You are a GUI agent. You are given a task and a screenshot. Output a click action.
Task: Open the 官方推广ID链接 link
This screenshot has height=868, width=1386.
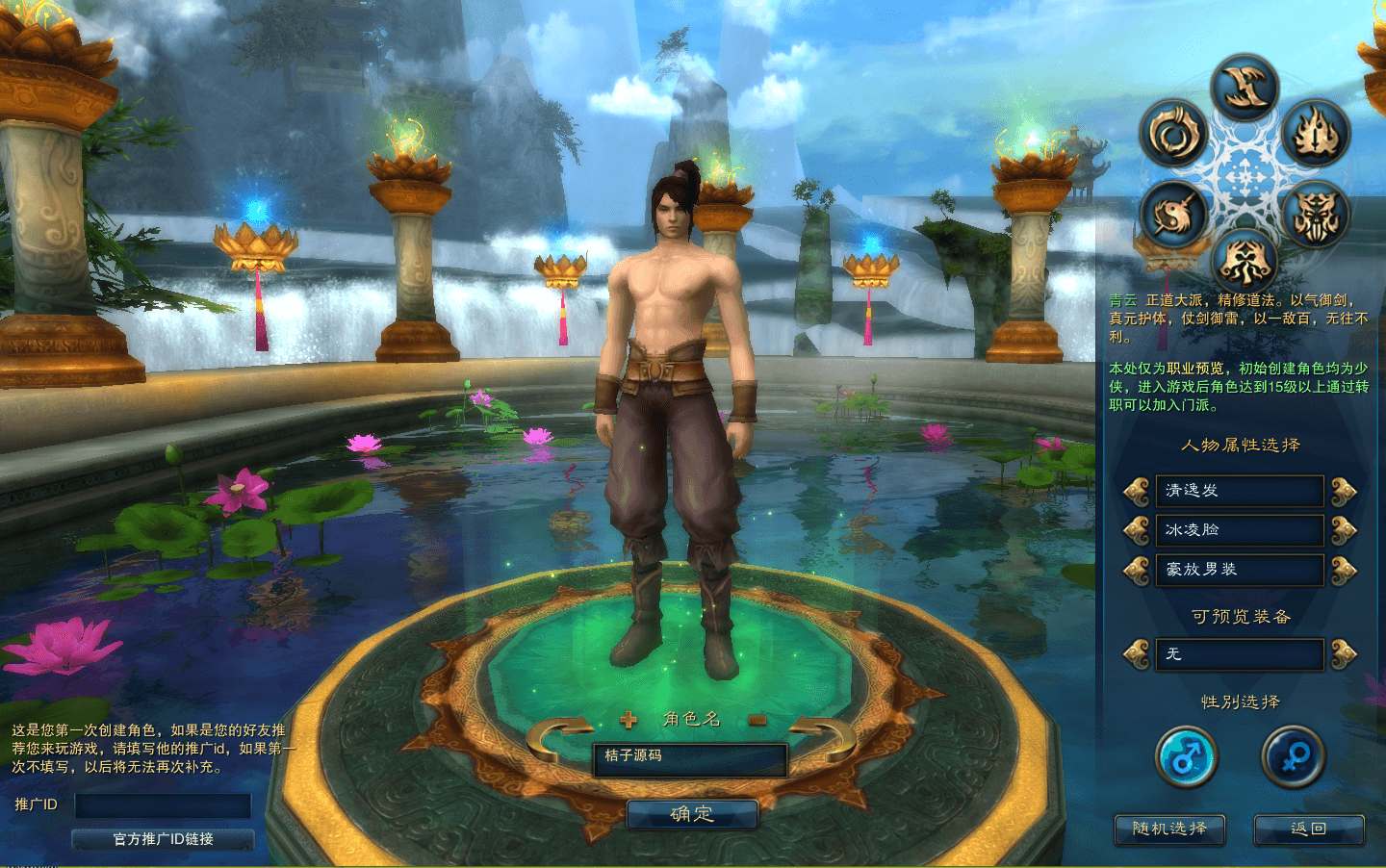(x=163, y=839)
